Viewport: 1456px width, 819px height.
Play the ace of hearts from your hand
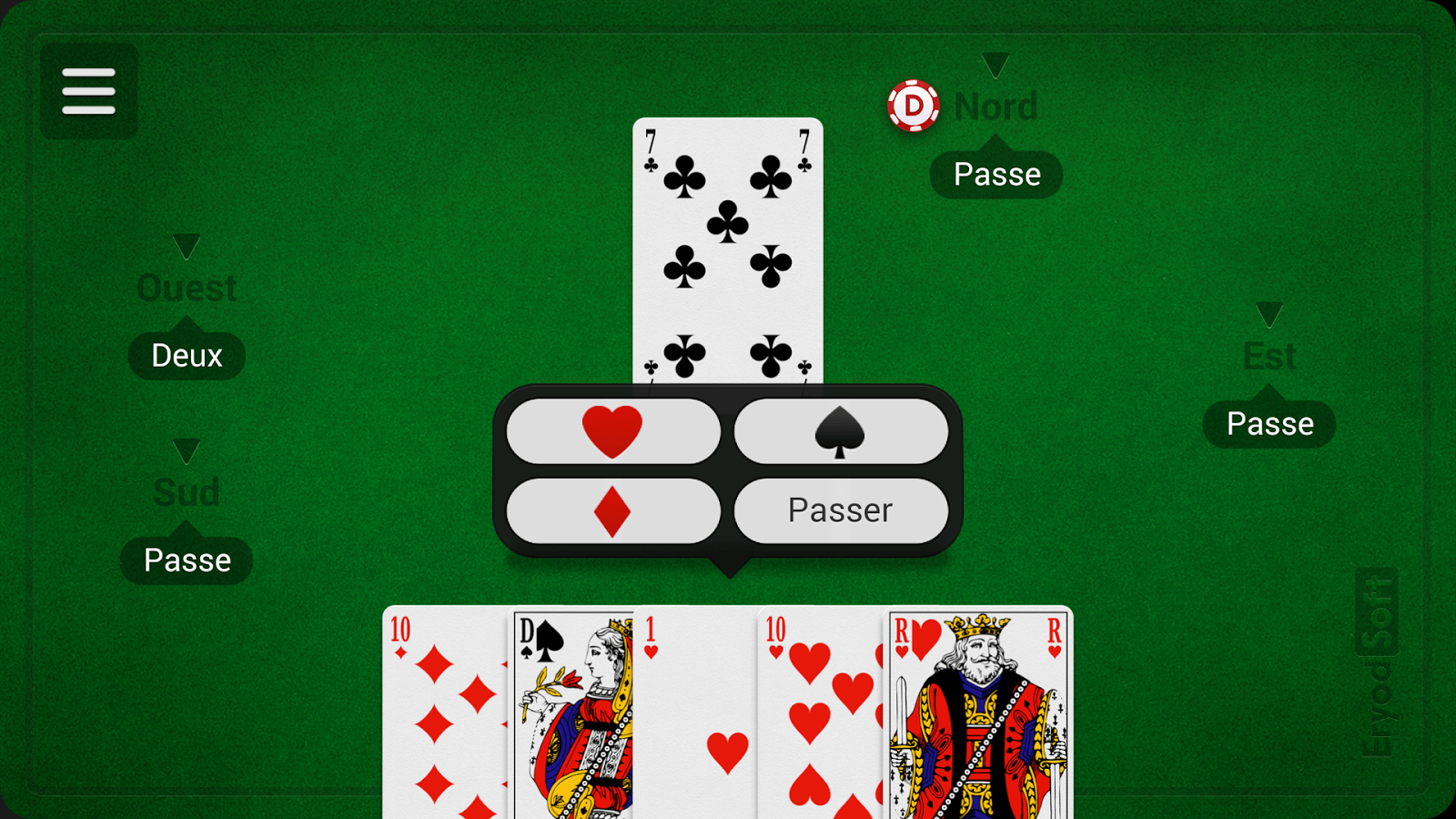click(696, 719)
